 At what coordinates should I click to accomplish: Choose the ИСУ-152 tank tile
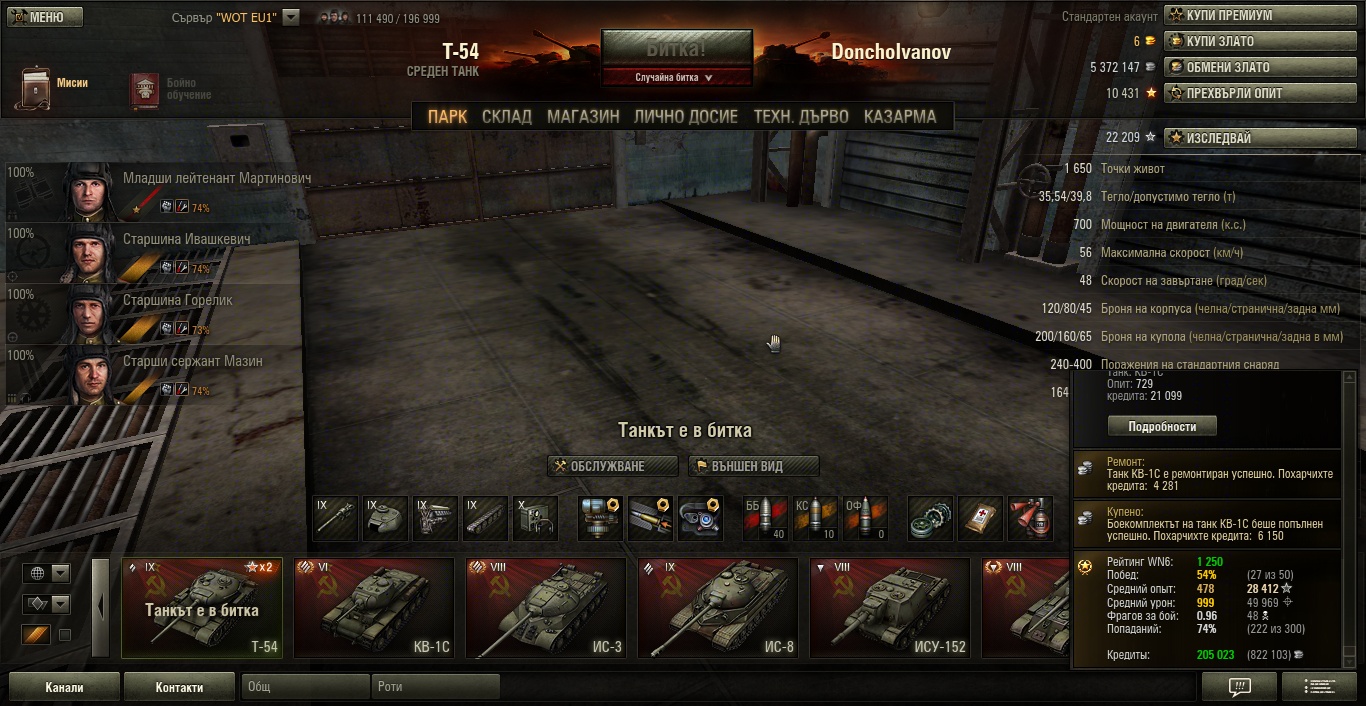coord(890,607)
